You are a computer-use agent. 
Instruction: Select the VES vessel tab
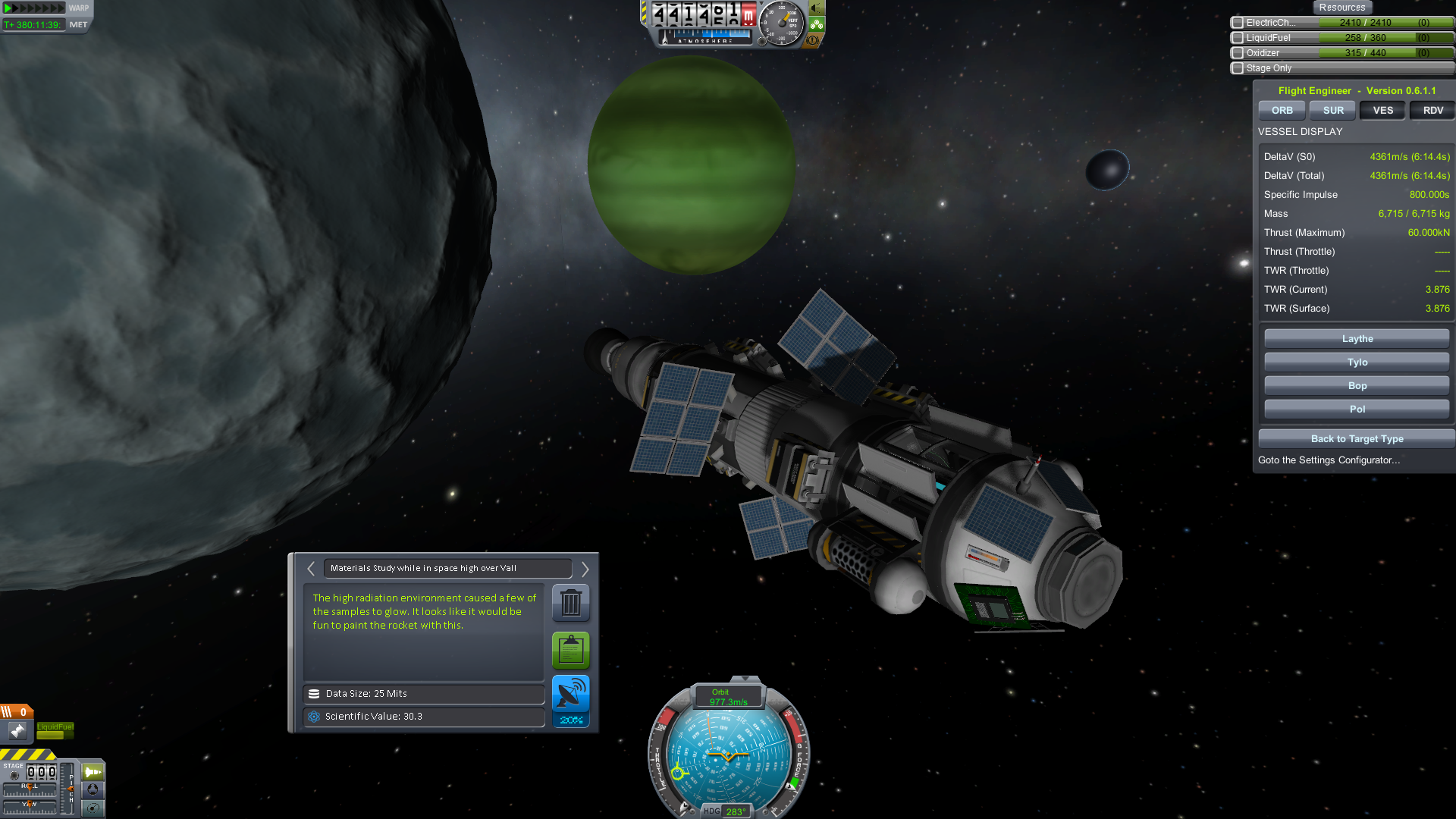point(1382,111)
